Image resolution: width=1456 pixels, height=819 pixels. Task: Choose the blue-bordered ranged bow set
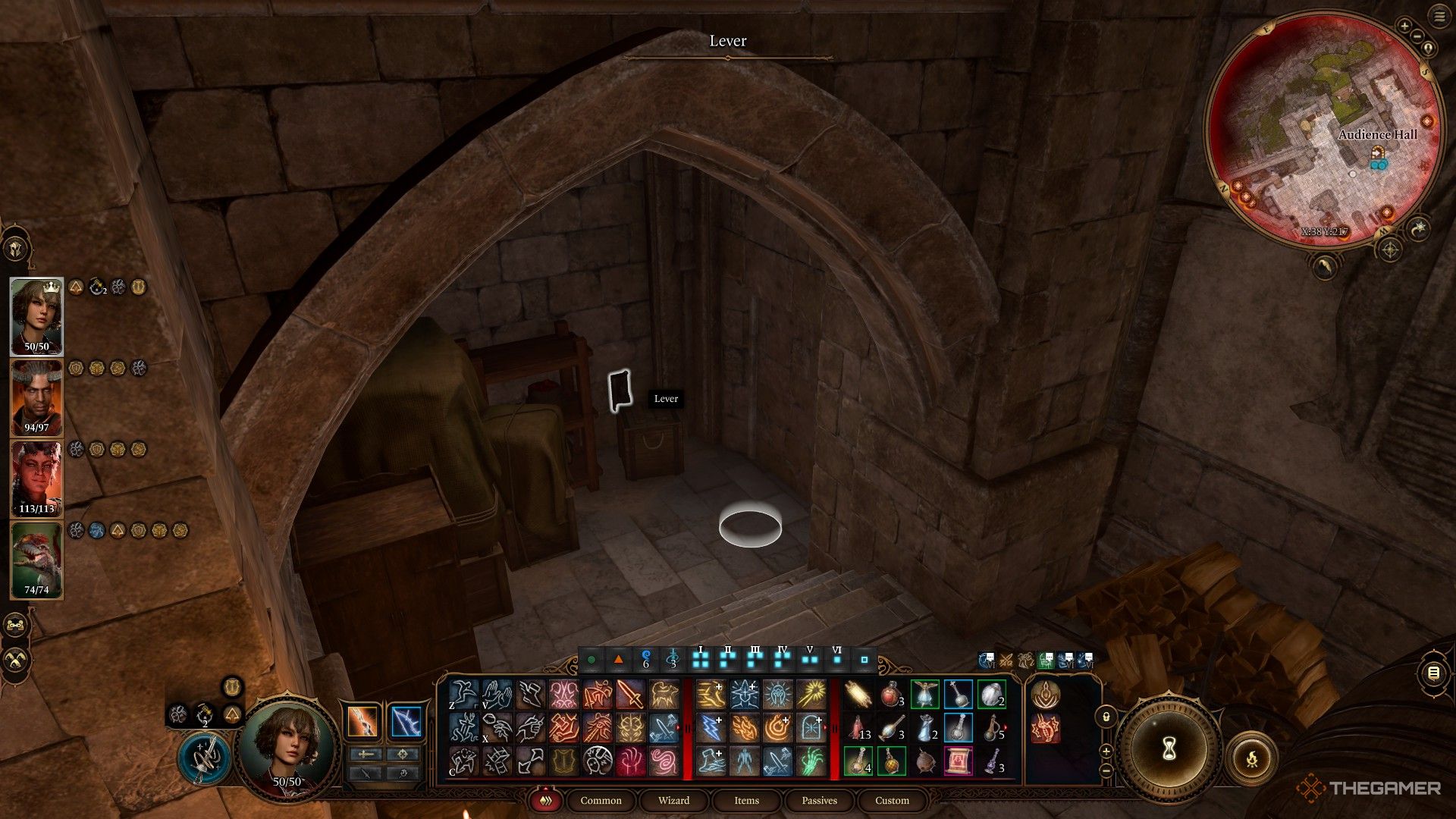point(406,721)
